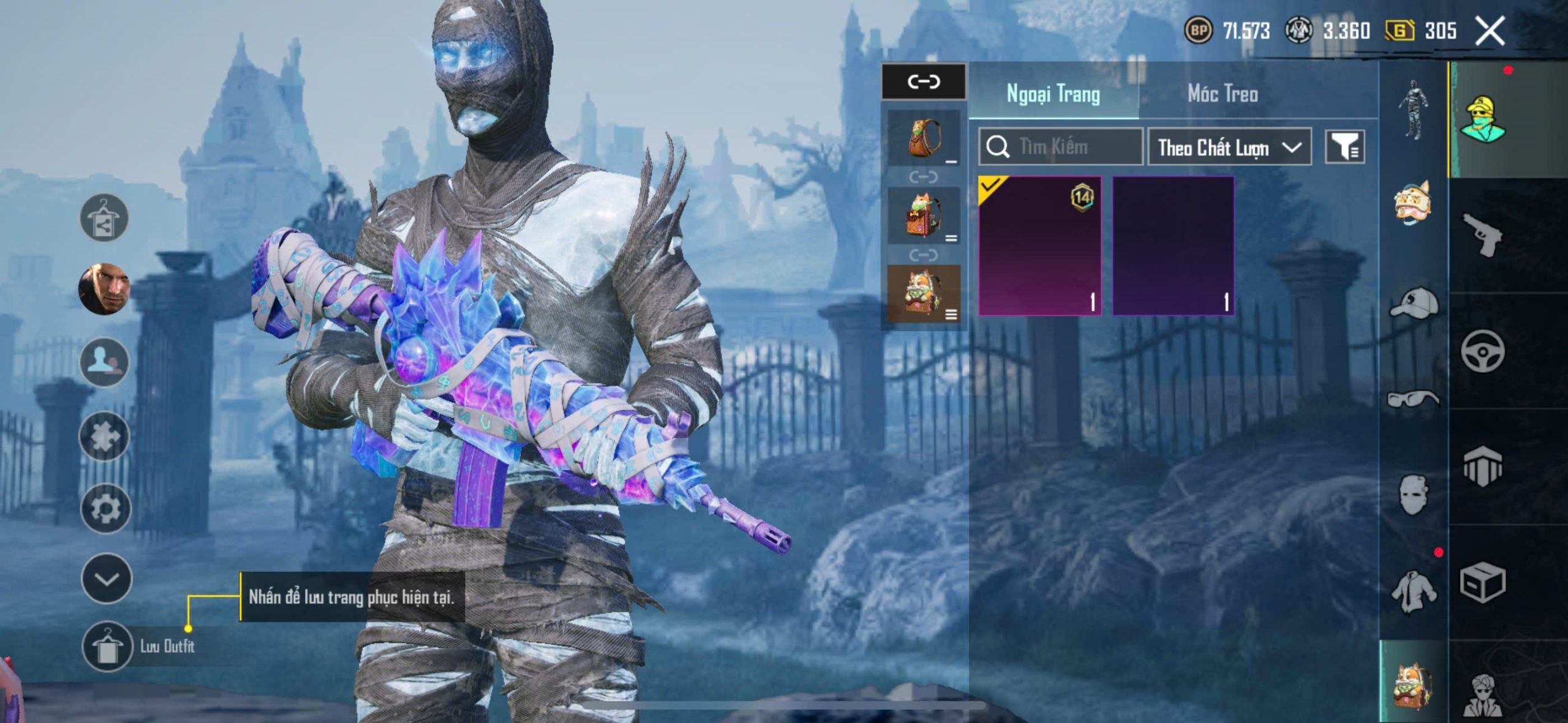This screenshot has width=1568, height=723.
Task: Close the inventory screen
Action: [1489, 31]
